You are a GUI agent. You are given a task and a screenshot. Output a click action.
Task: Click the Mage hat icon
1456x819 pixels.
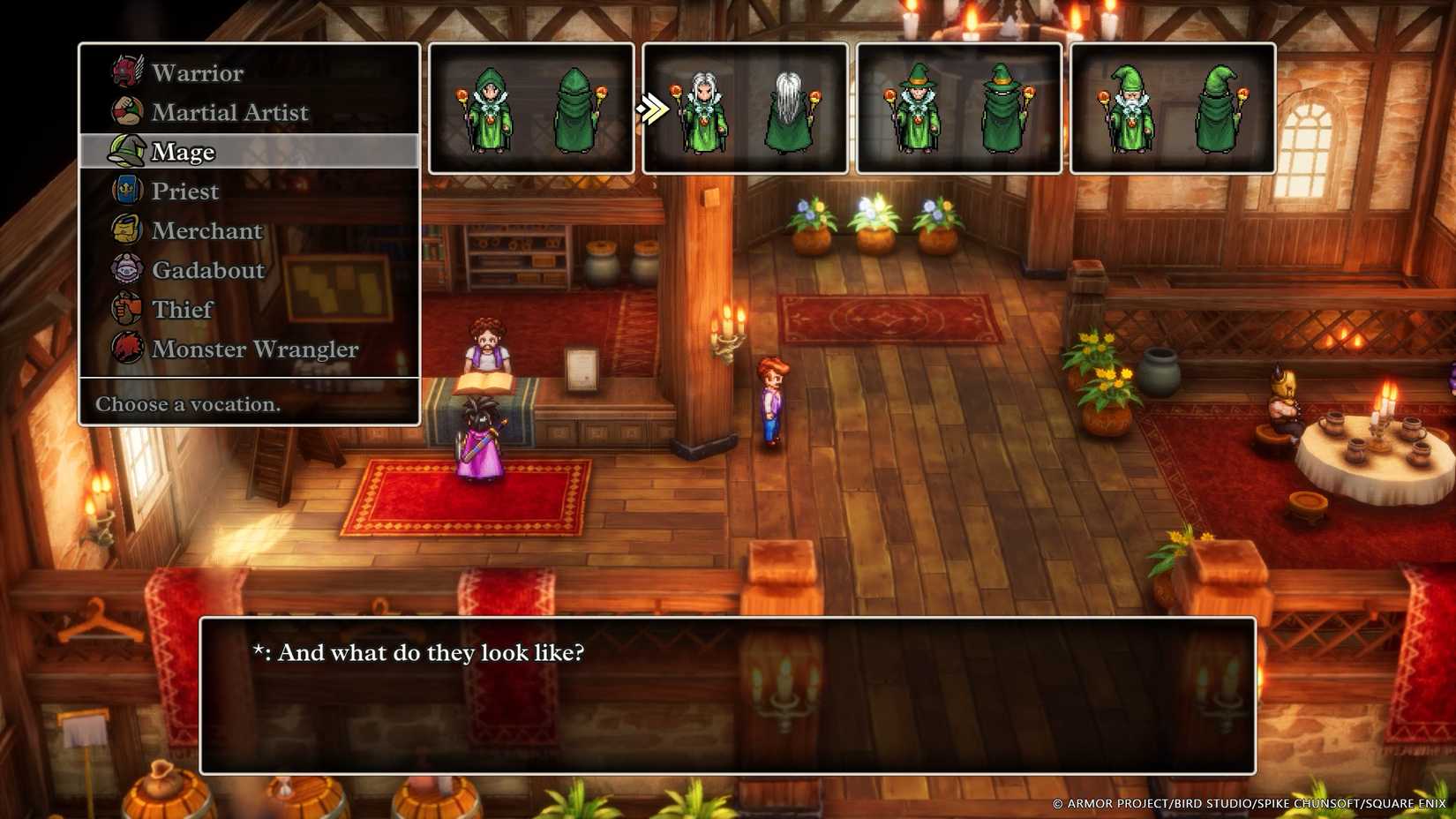click(126, 151)
